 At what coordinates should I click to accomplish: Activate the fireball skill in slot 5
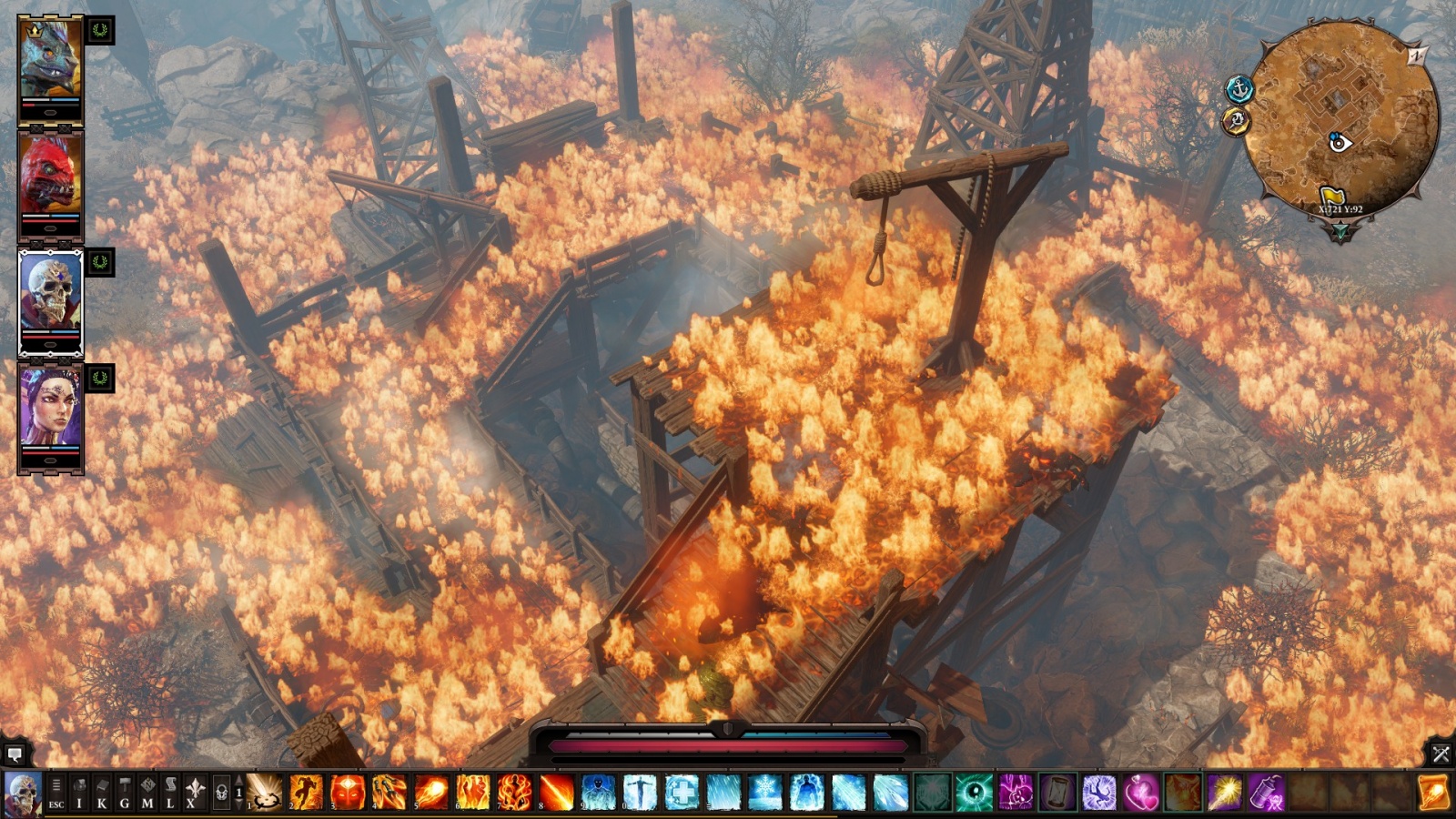coord(430,793)
